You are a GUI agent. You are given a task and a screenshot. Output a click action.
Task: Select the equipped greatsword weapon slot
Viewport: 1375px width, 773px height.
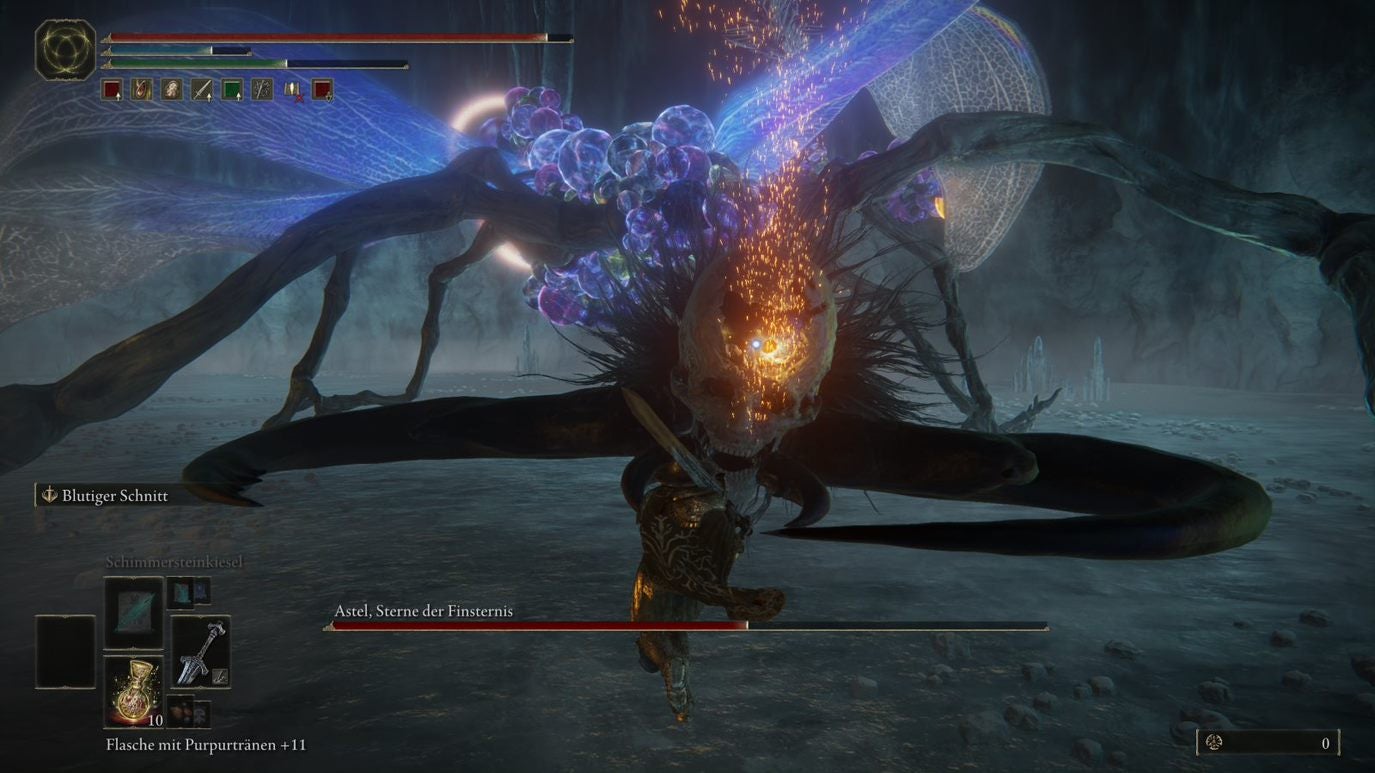(200, 652)
